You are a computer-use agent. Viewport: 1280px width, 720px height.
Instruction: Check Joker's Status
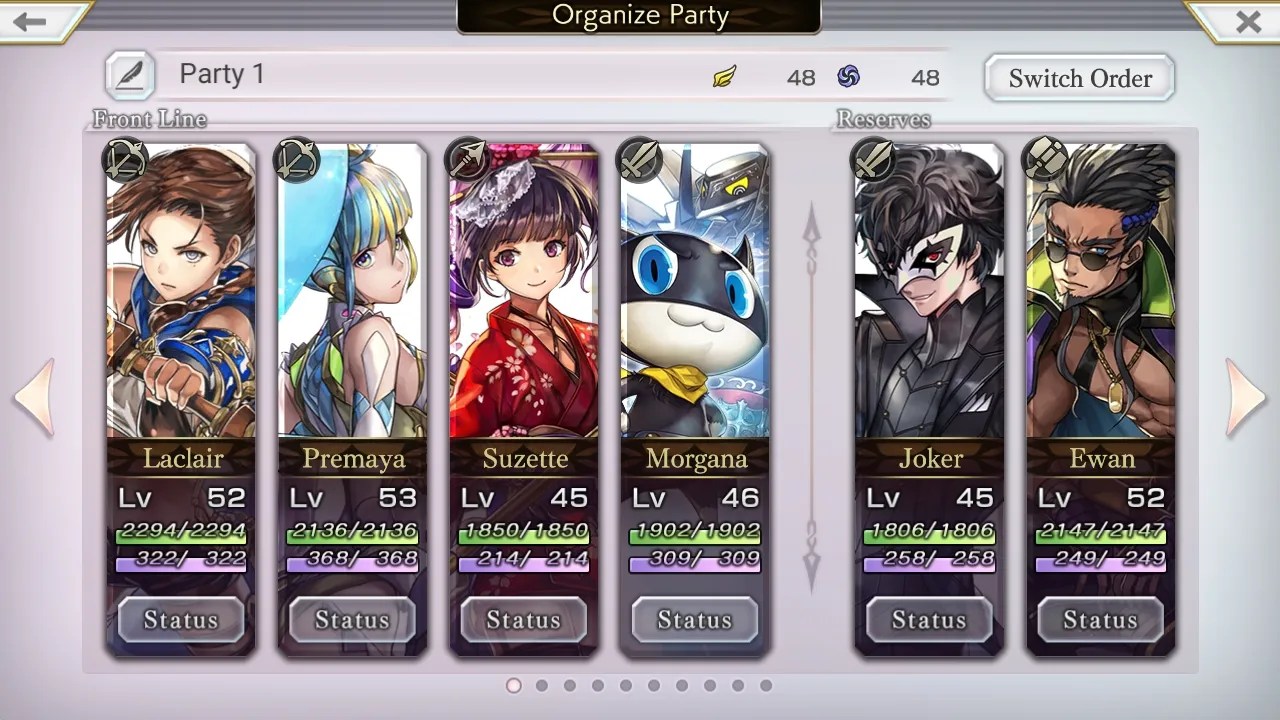(x=929, y=620)
